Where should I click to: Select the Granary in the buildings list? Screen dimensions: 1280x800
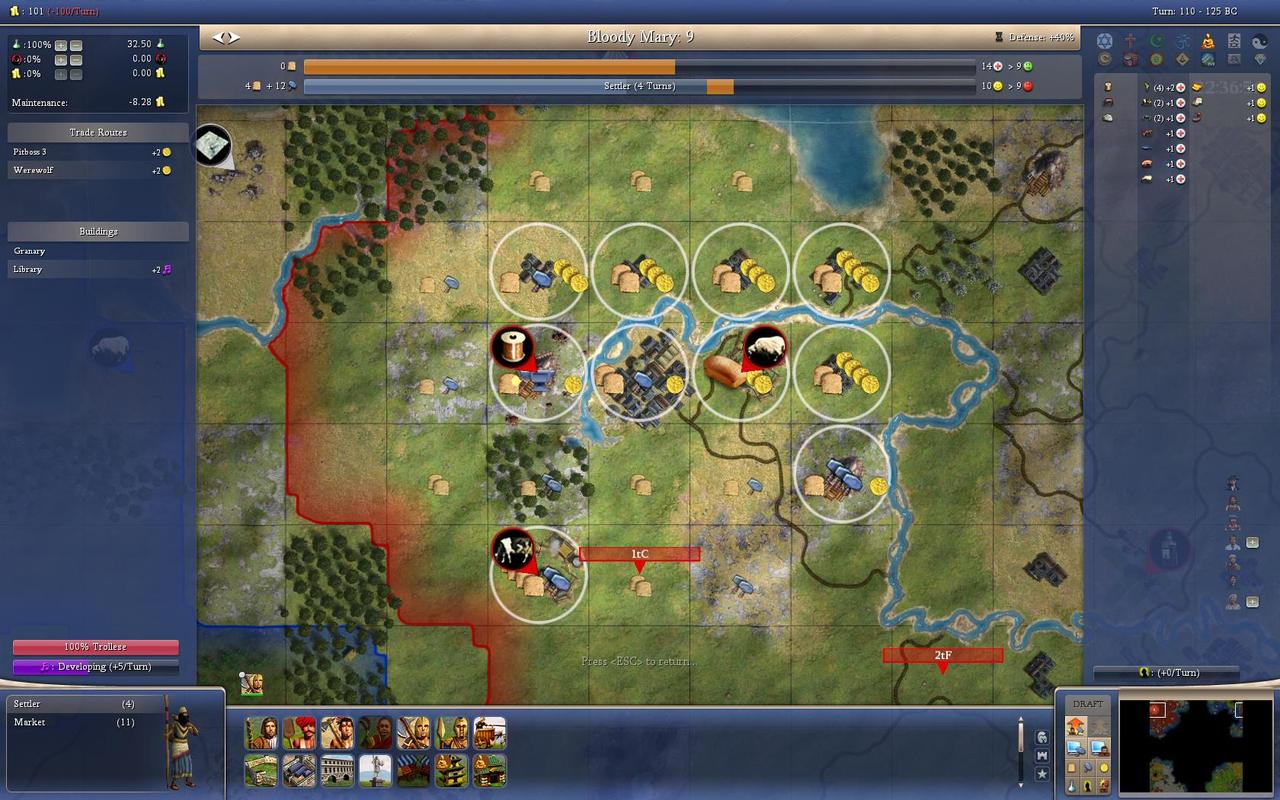tap(30, 251)
